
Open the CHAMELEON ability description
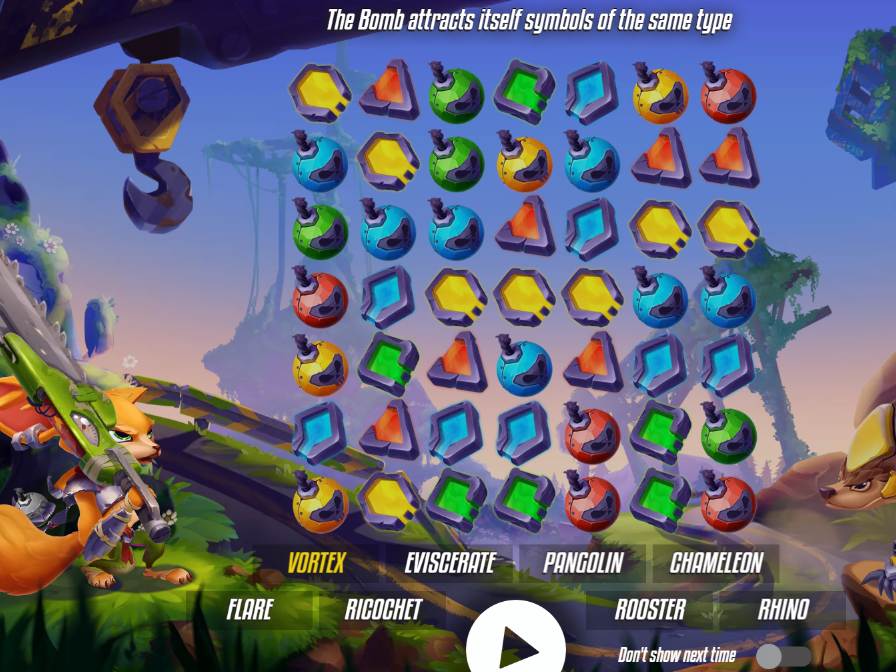716,563
